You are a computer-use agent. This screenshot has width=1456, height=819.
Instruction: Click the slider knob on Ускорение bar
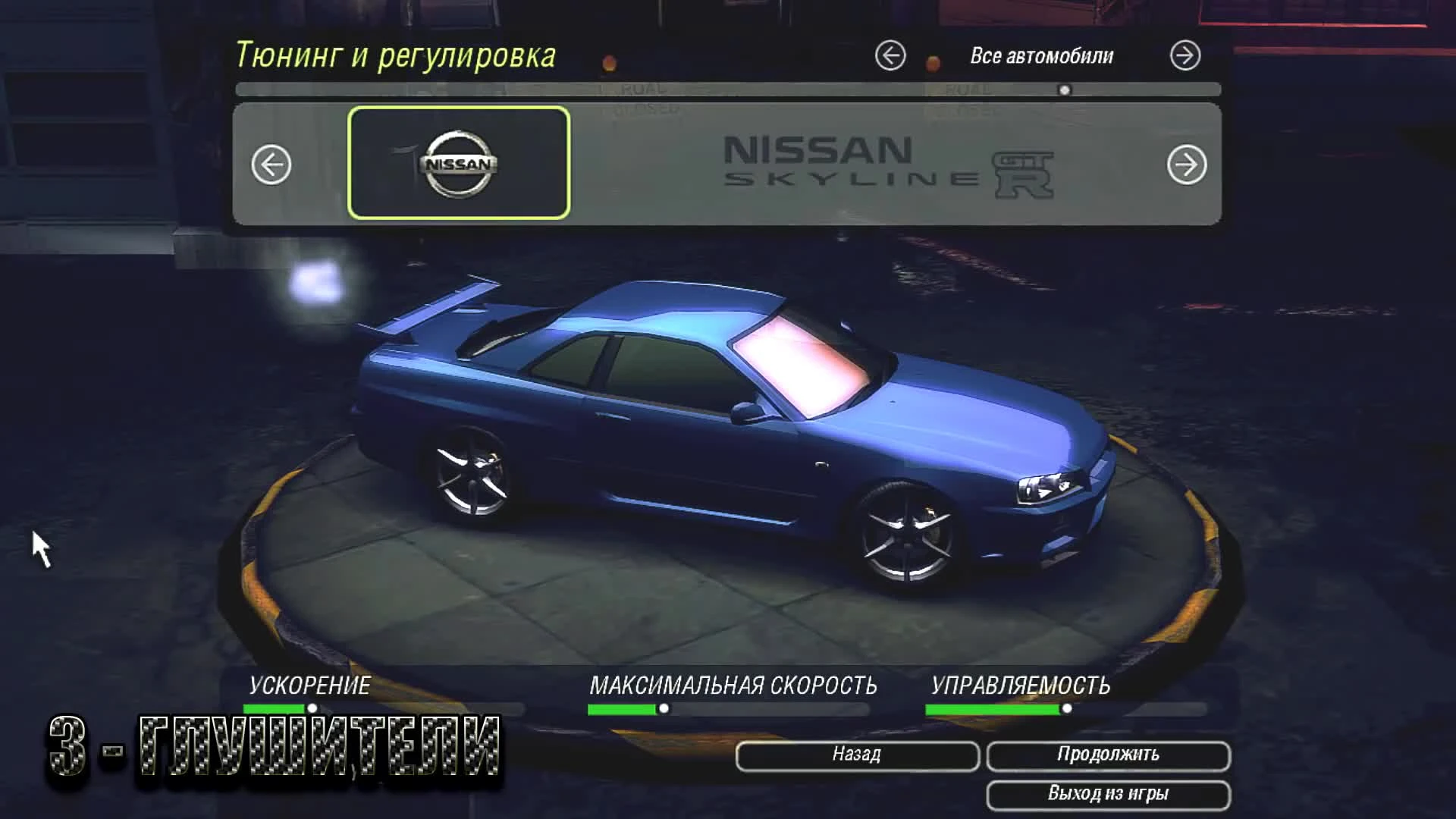(x=313, y=707)
